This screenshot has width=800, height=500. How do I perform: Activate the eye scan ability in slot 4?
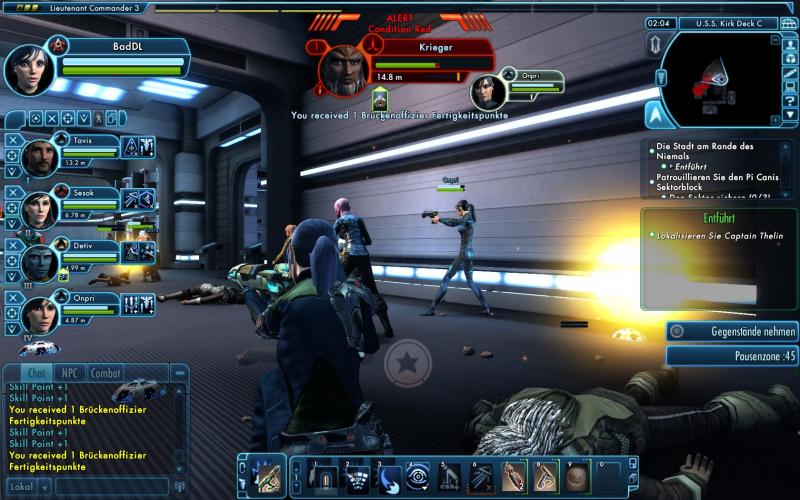click(x=418, y=477)
